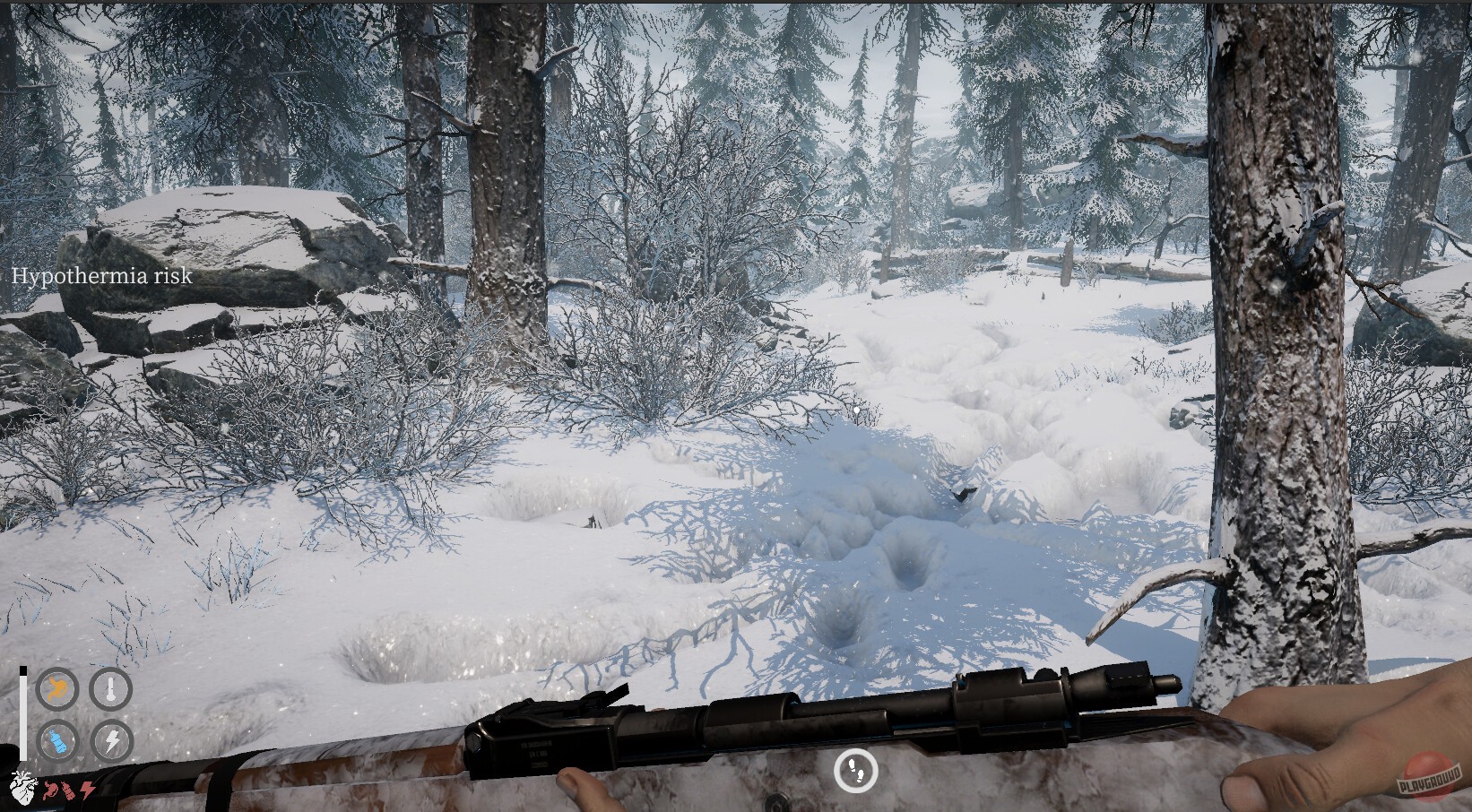
Task: Click the lightning bolt energy icon
Action: [x=111, y=739]
